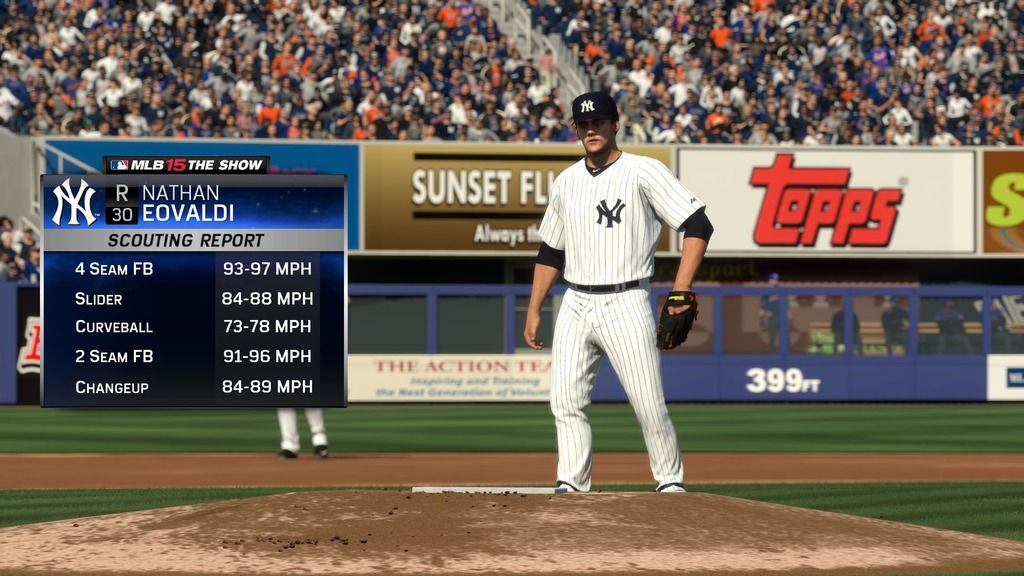This screenshot has width=1024, height=576.
Task: Select the Changeup pitch row
Action: [x=193, y=386]
